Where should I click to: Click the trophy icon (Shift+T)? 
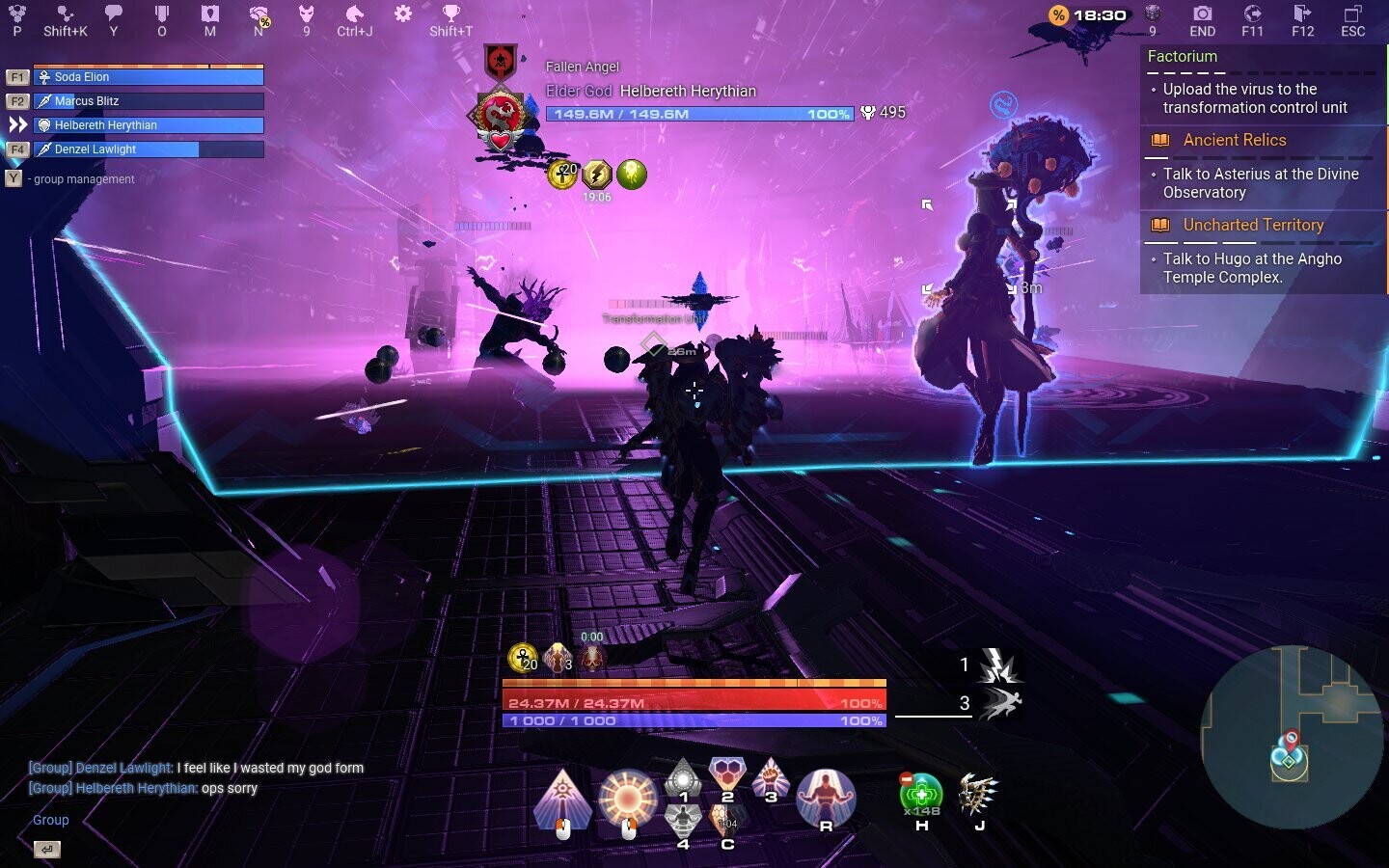click(449, 14)
